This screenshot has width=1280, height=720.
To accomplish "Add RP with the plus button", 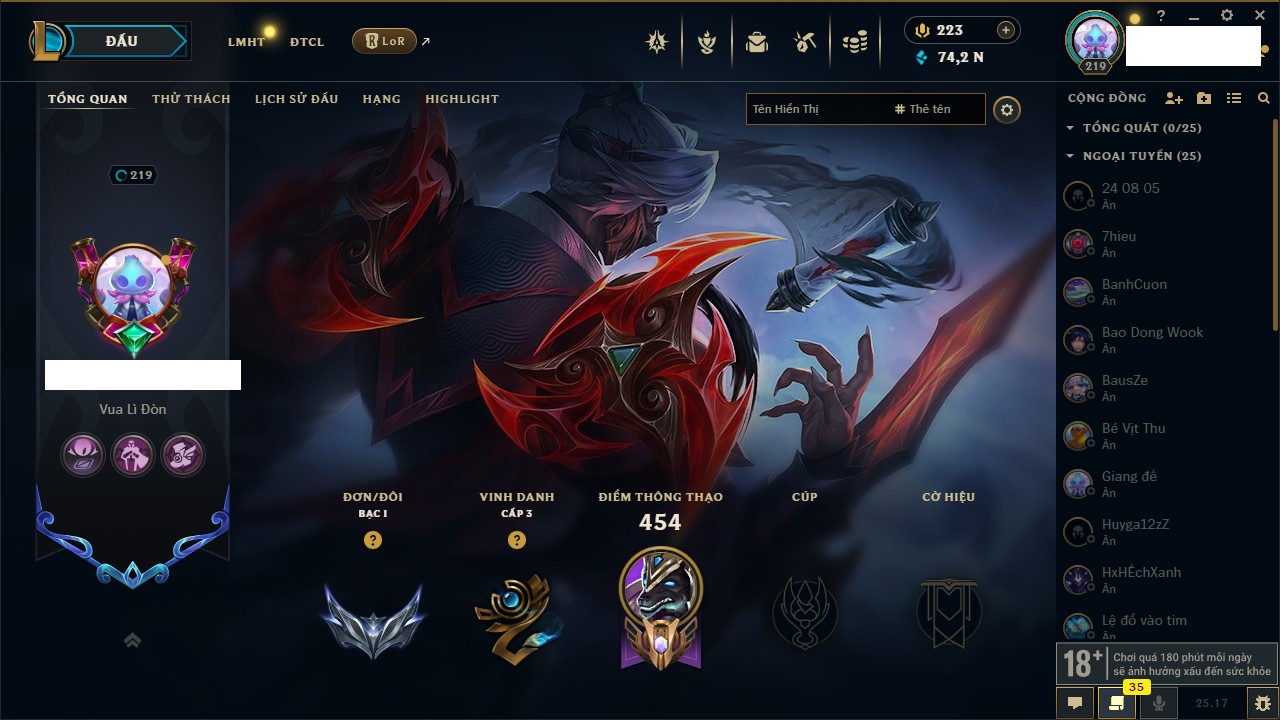I will coord(1005,30).
